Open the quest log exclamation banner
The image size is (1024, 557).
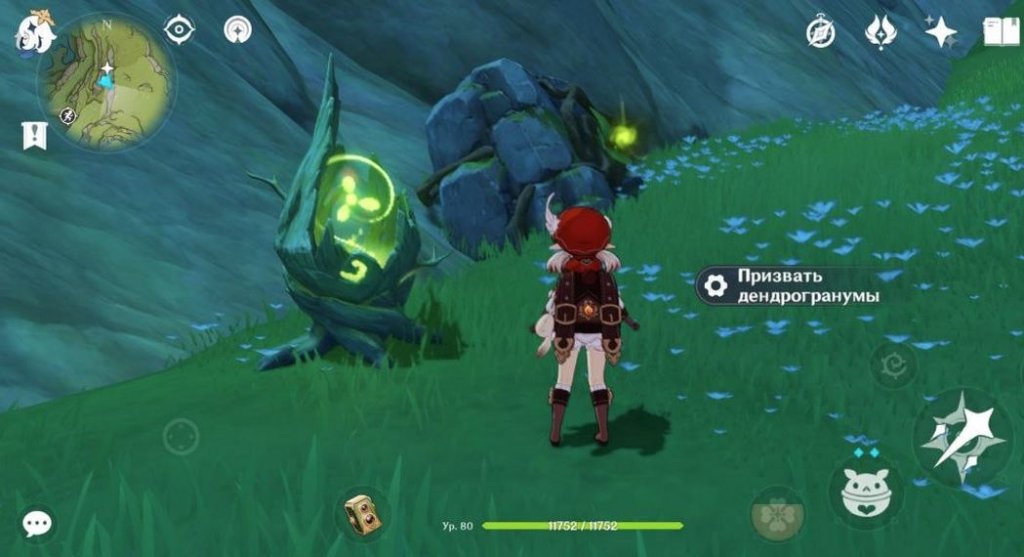34,135
